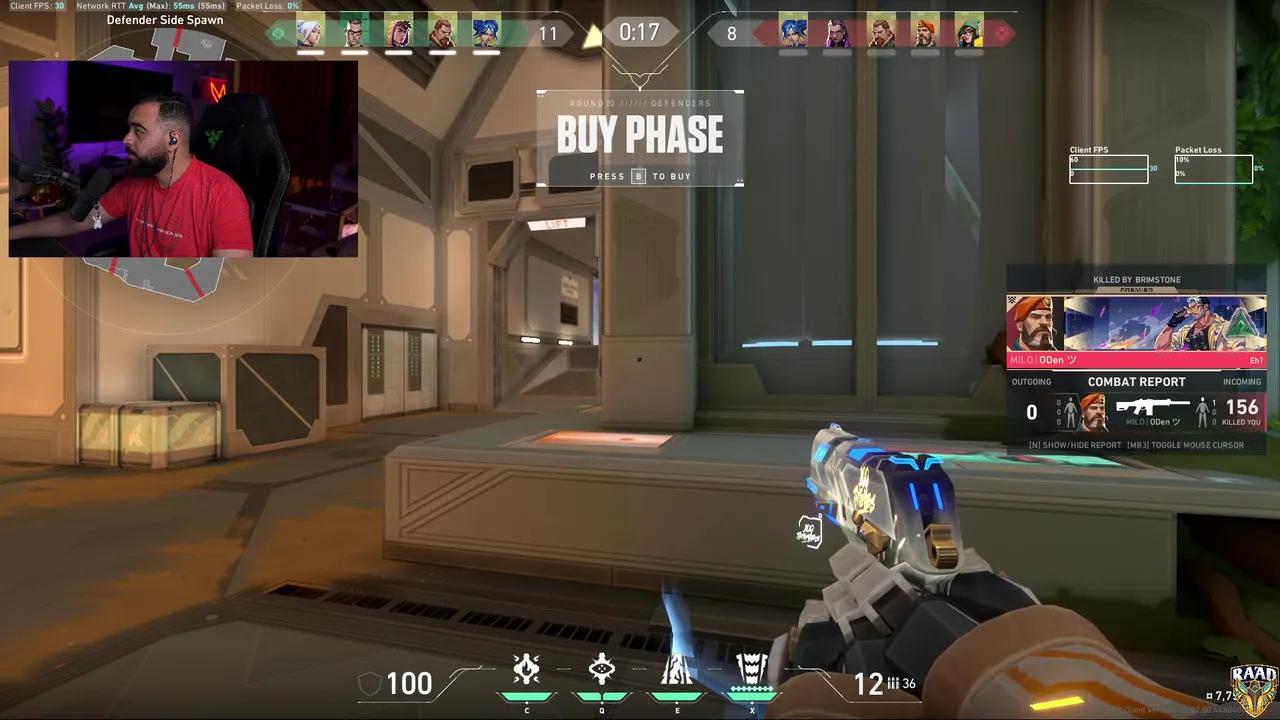Select the E ability icon
This screenshot has height=720, width=1280.
[677, 672]
